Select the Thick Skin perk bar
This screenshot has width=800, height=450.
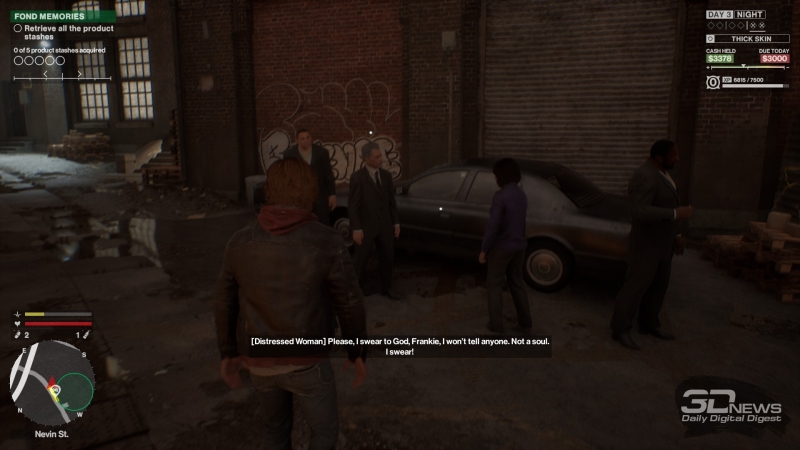point(750,37)
